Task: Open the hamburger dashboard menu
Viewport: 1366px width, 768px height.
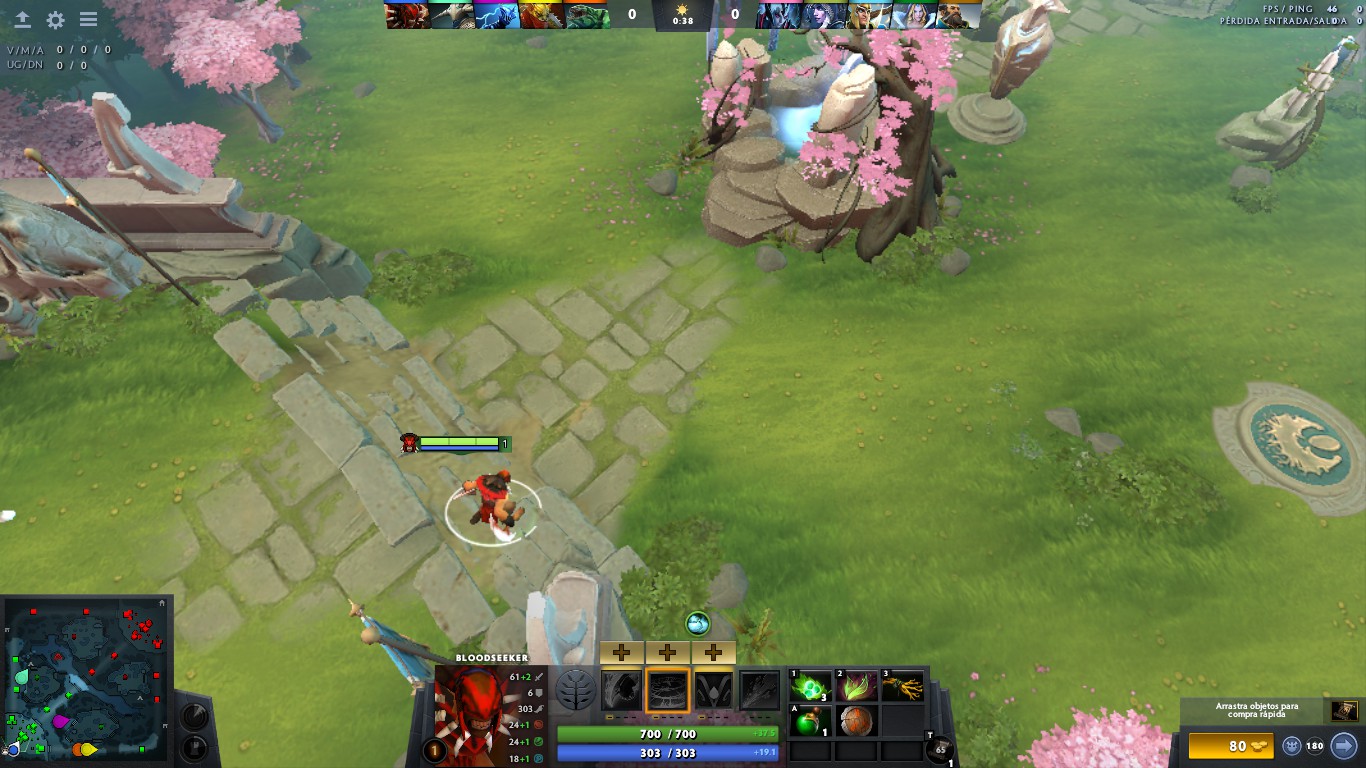Action: point(88,20)
